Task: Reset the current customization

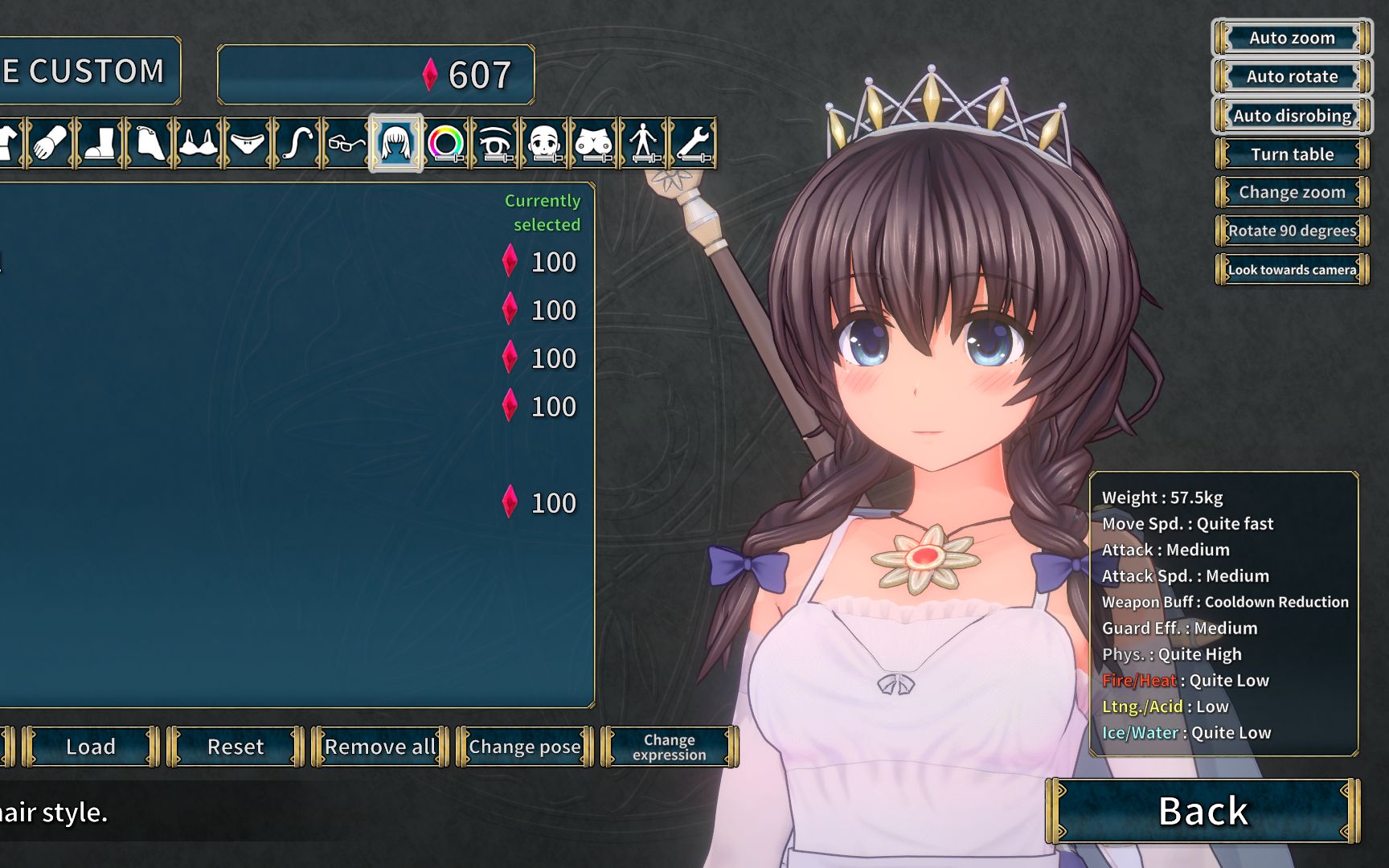Action: [236, 747]
